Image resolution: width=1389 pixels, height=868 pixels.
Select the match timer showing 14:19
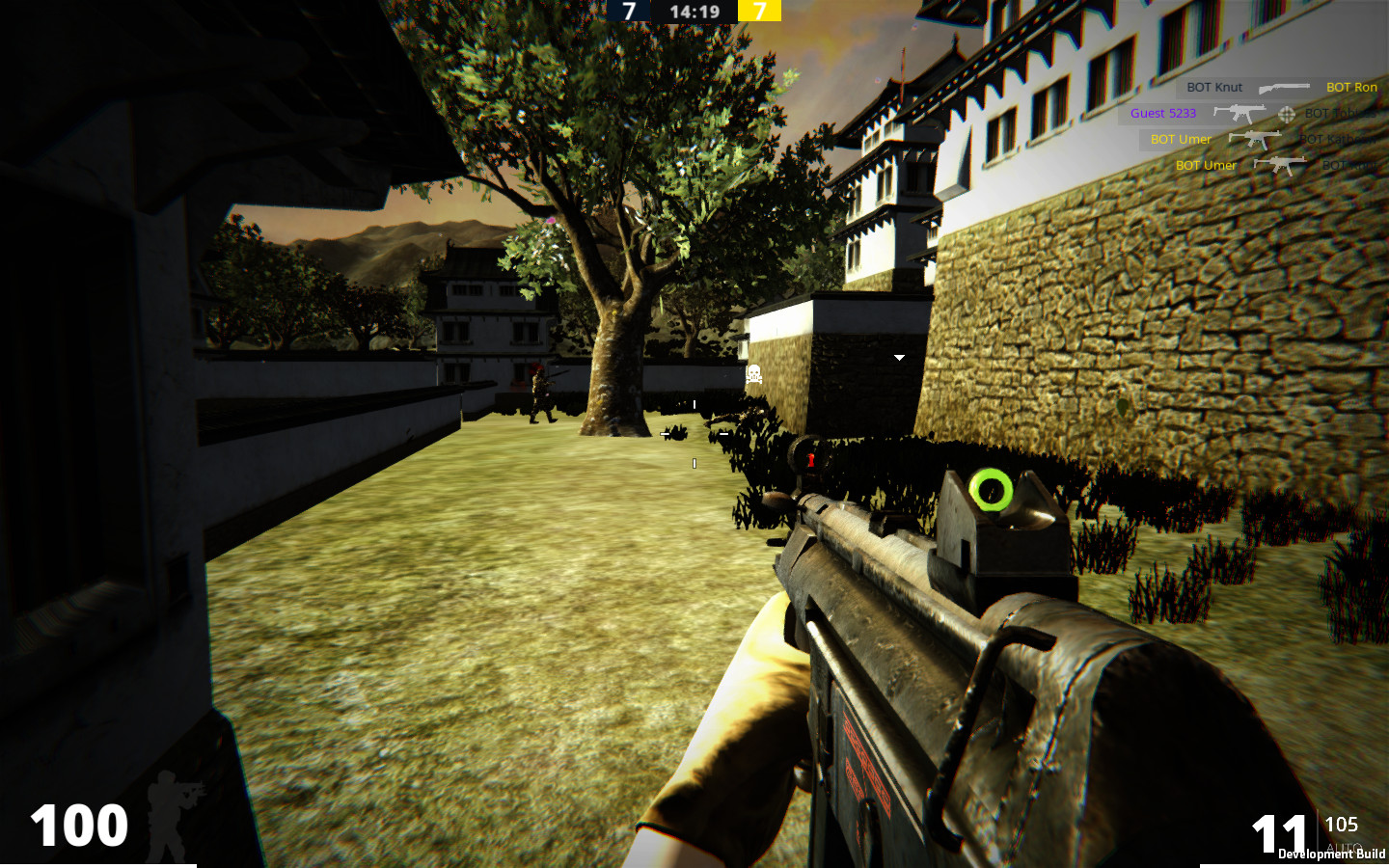coord(694,13)
